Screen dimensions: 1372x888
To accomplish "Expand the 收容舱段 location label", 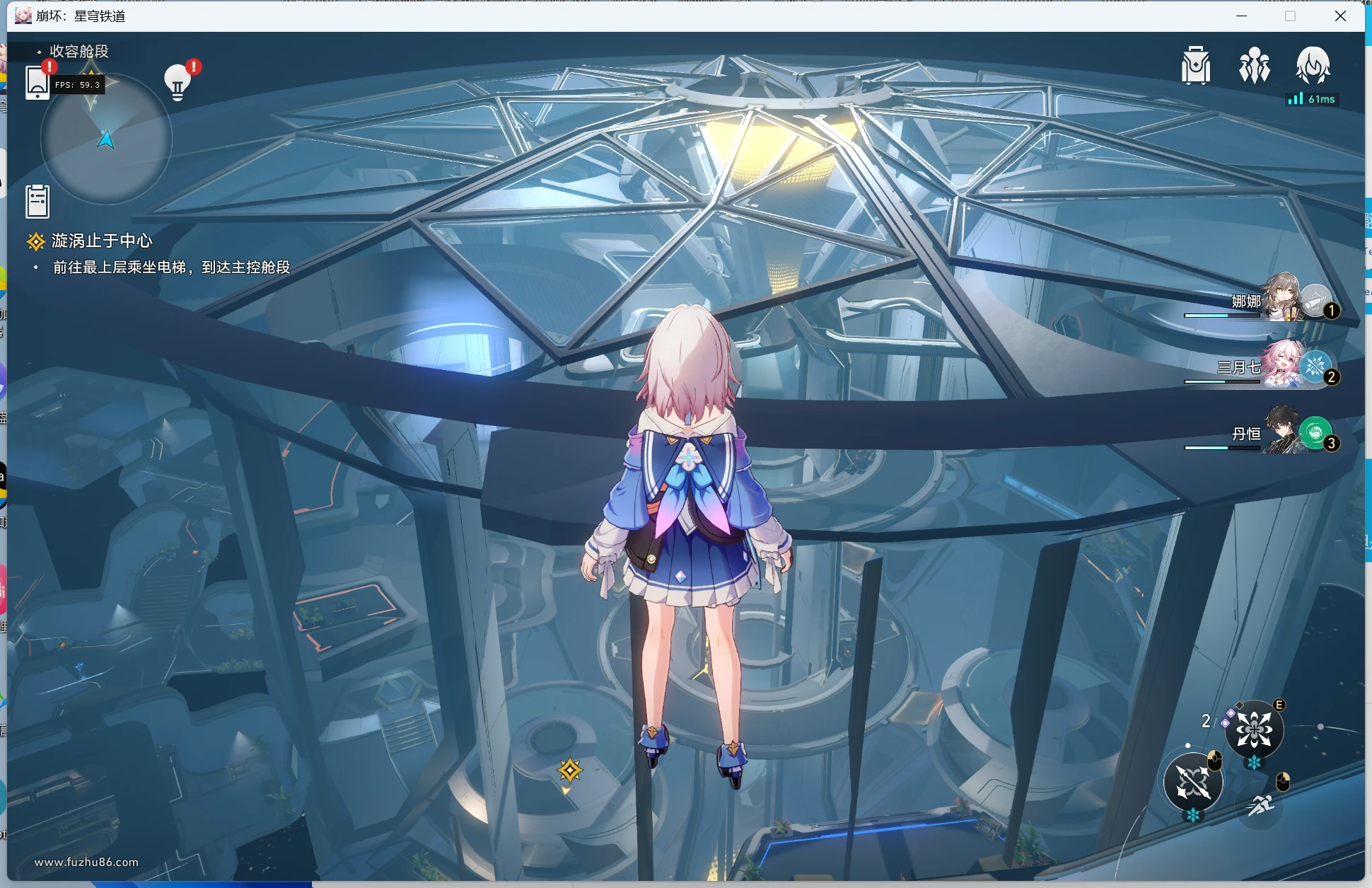I will (76, 52).
